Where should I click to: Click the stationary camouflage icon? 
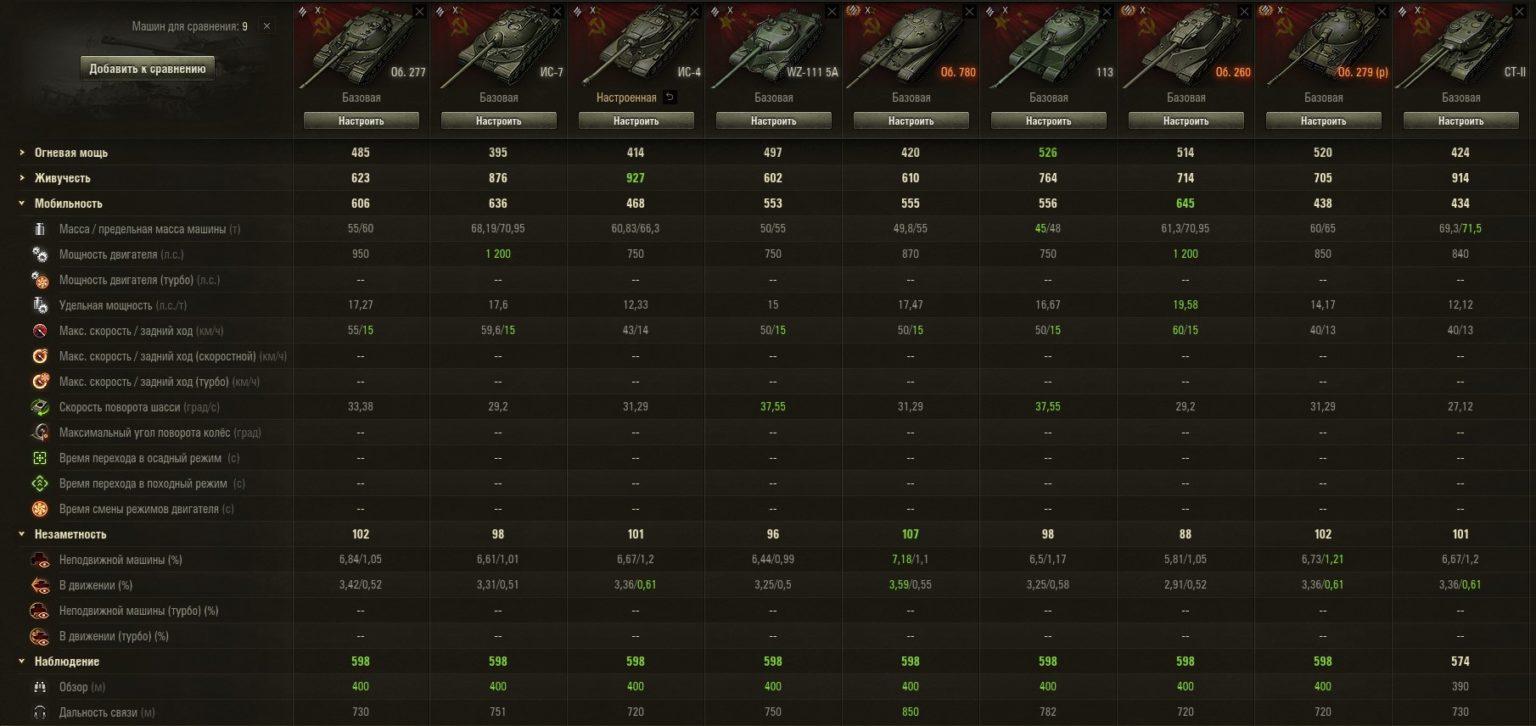[x=40, y=559]
